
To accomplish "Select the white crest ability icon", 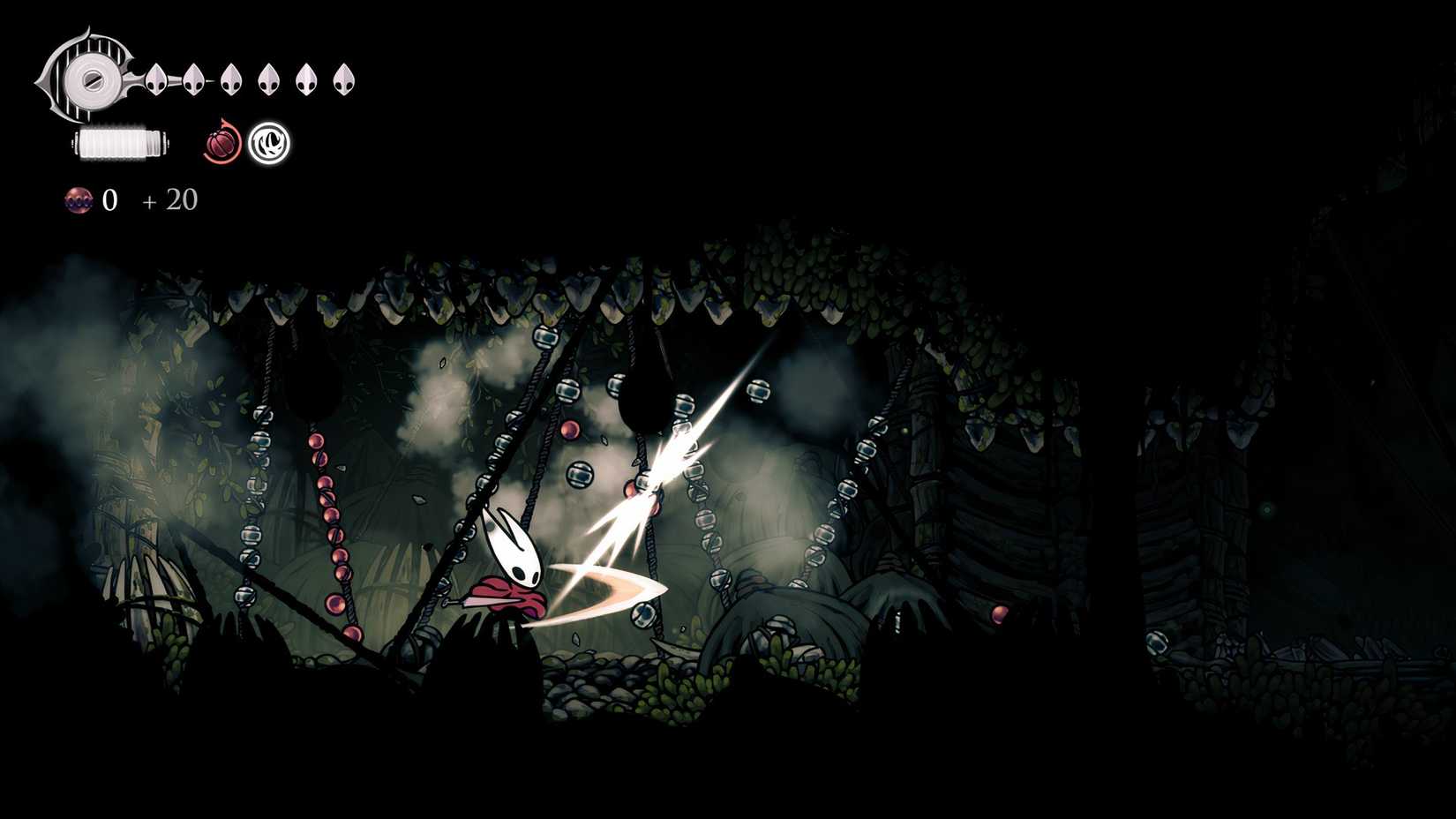I will [x=270, y=144].
